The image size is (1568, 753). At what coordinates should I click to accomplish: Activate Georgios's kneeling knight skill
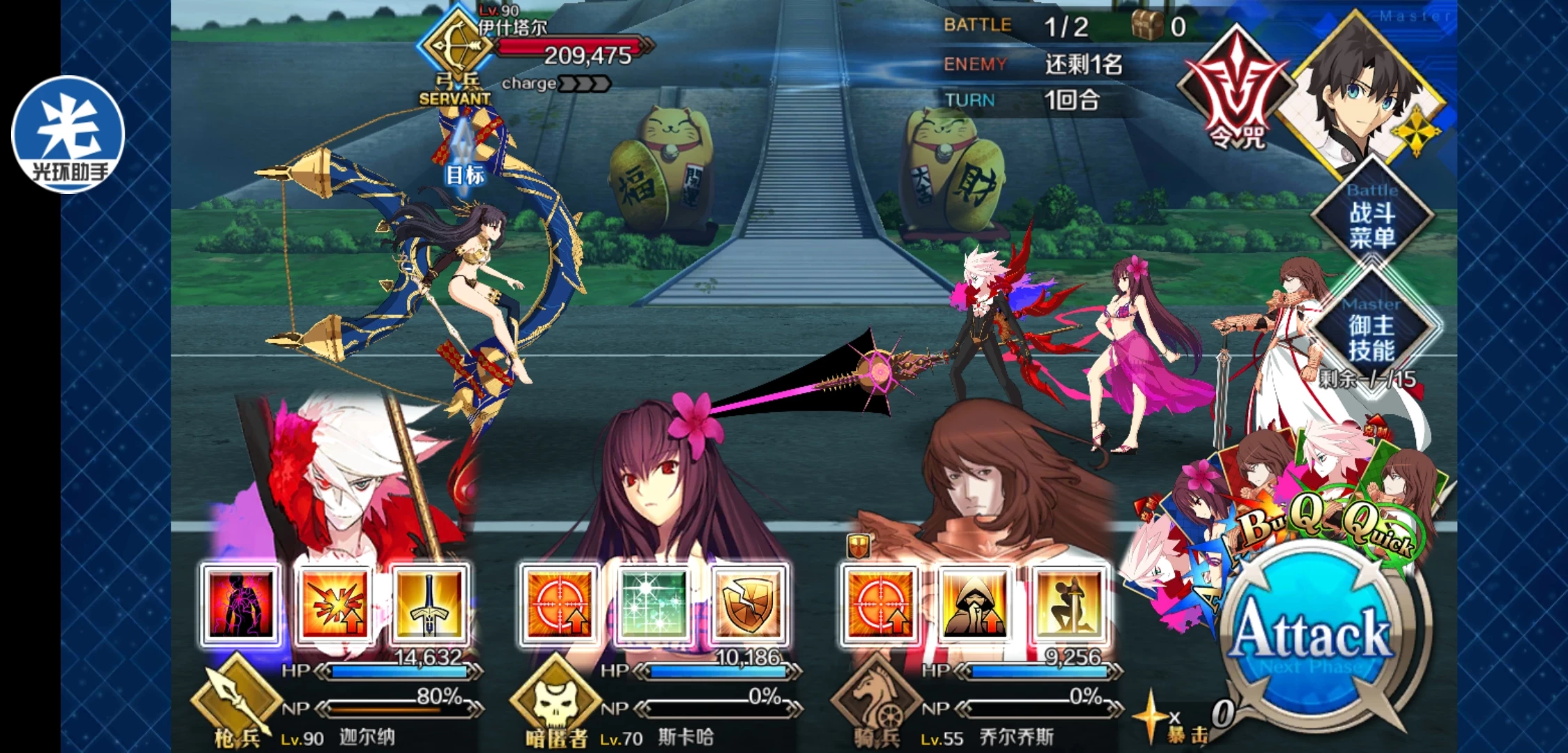pyautogui.click(x=1069, y=604)
